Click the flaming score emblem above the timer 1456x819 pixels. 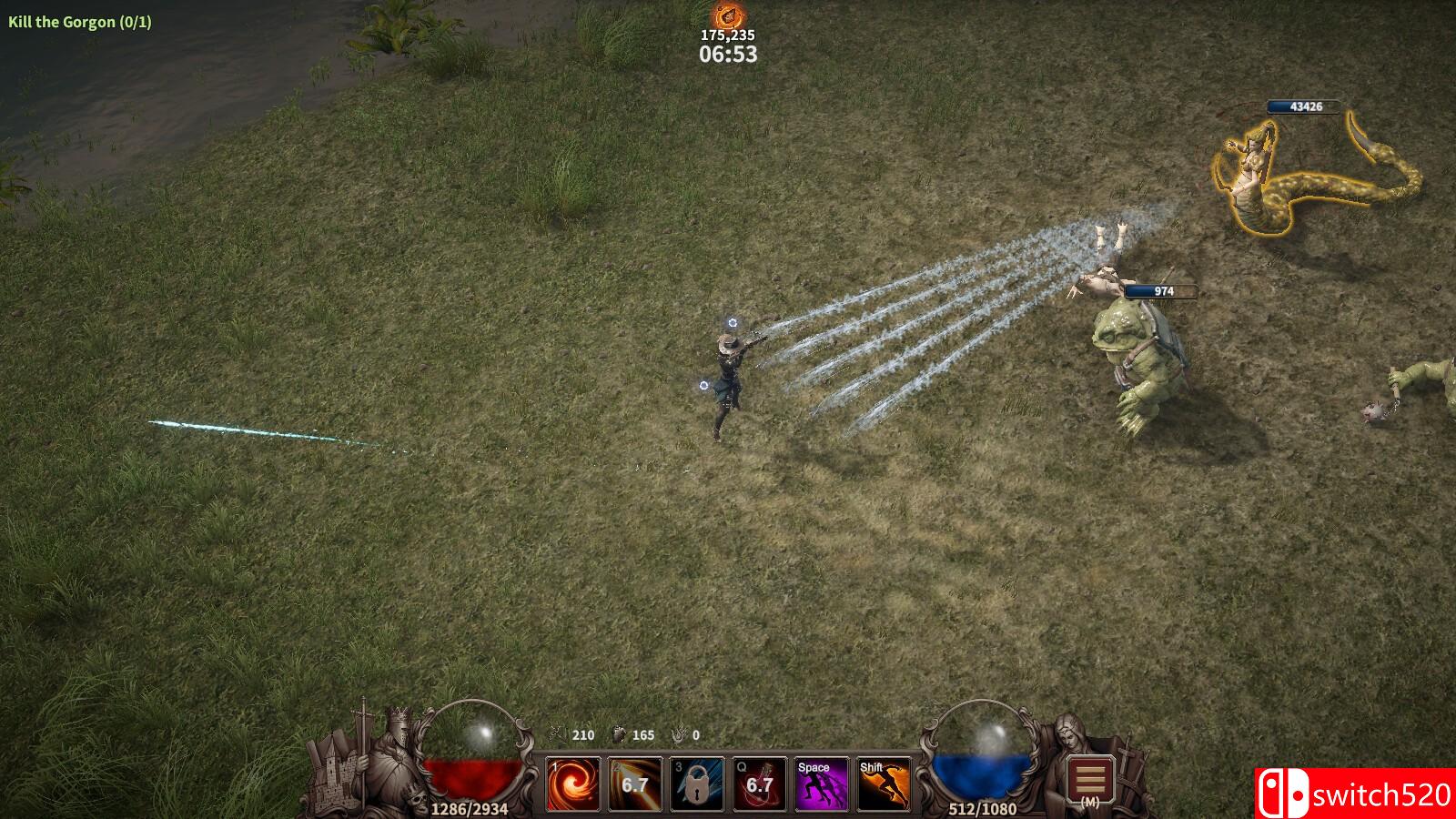(729, 15)
